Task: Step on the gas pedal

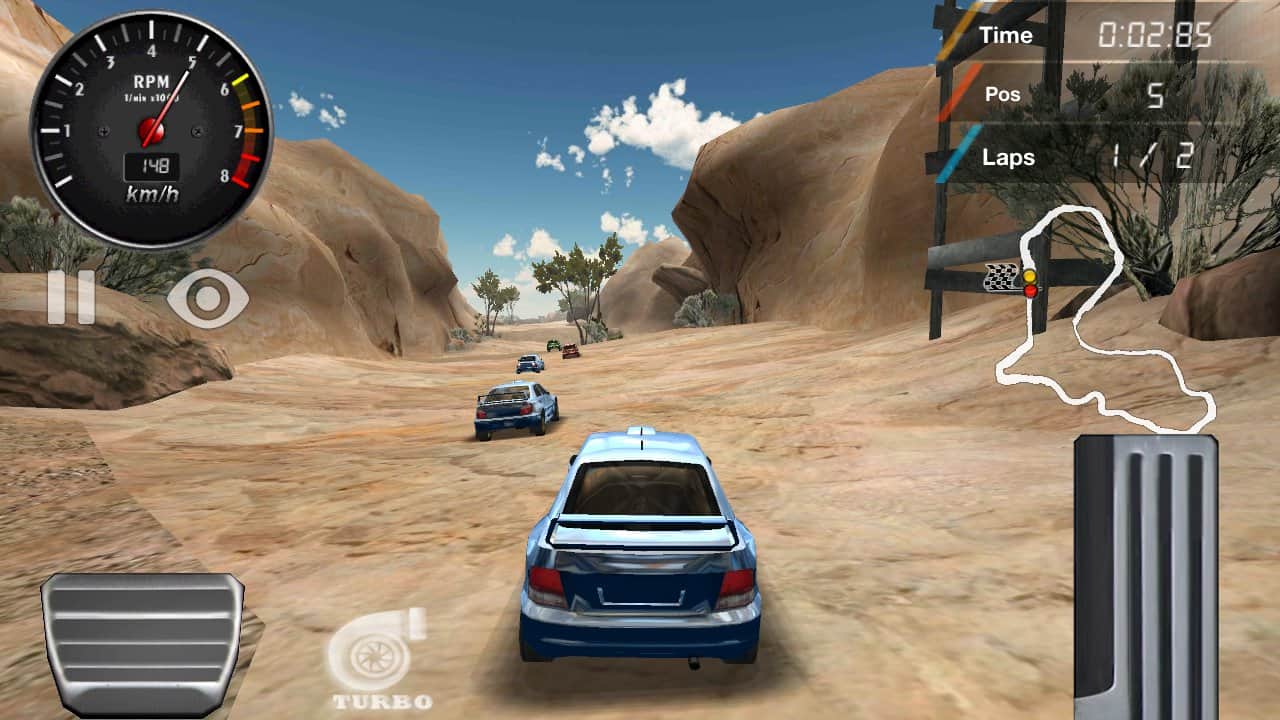Action: [1146, 575]
